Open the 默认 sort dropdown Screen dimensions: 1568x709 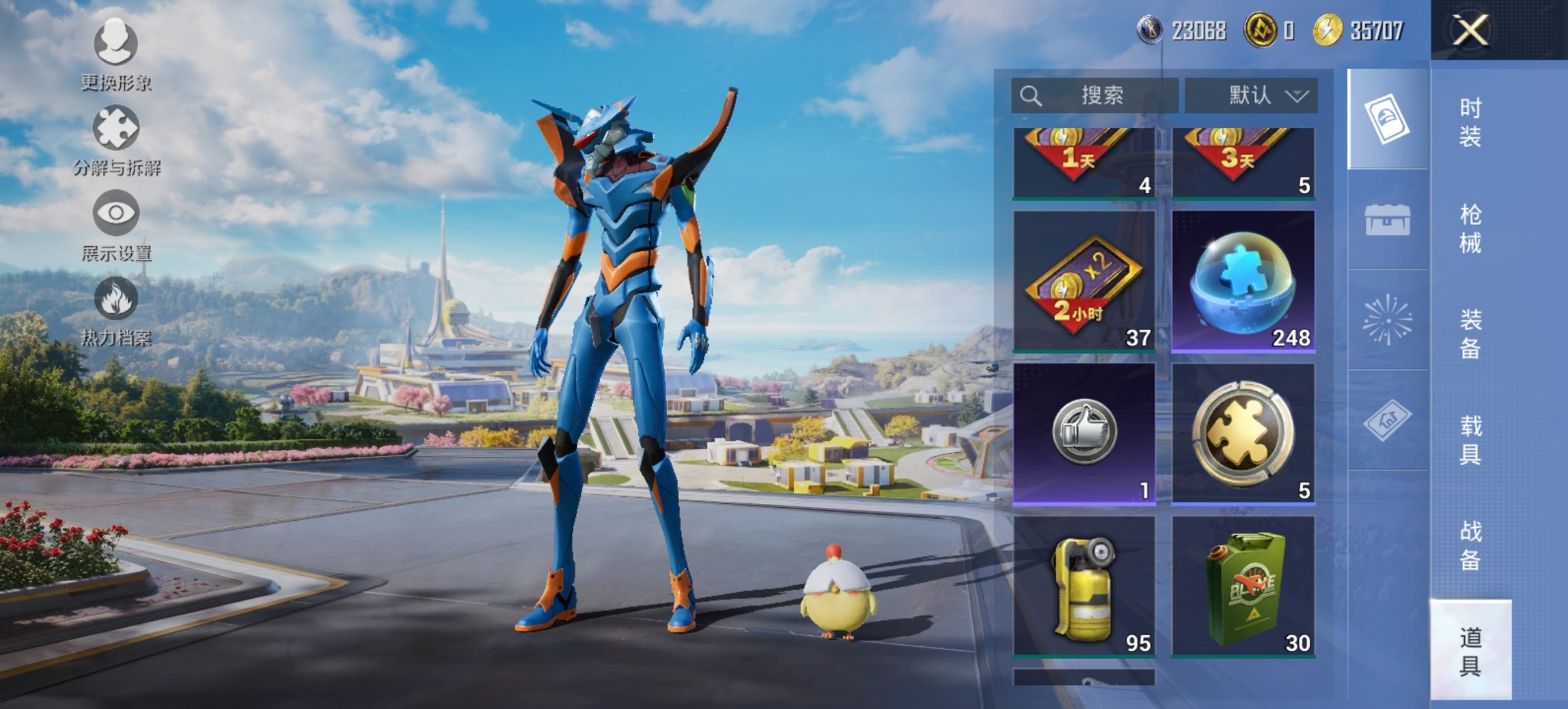pyautogui.click(x=1250, y=95)
